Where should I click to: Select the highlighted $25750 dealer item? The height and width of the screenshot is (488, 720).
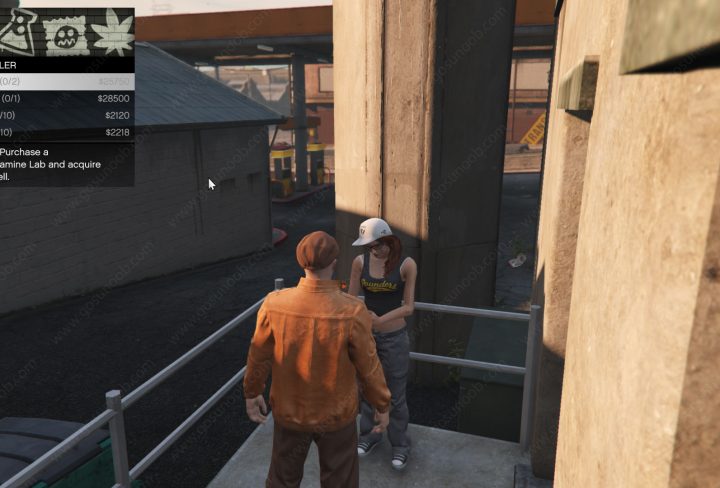pos(66,82)
